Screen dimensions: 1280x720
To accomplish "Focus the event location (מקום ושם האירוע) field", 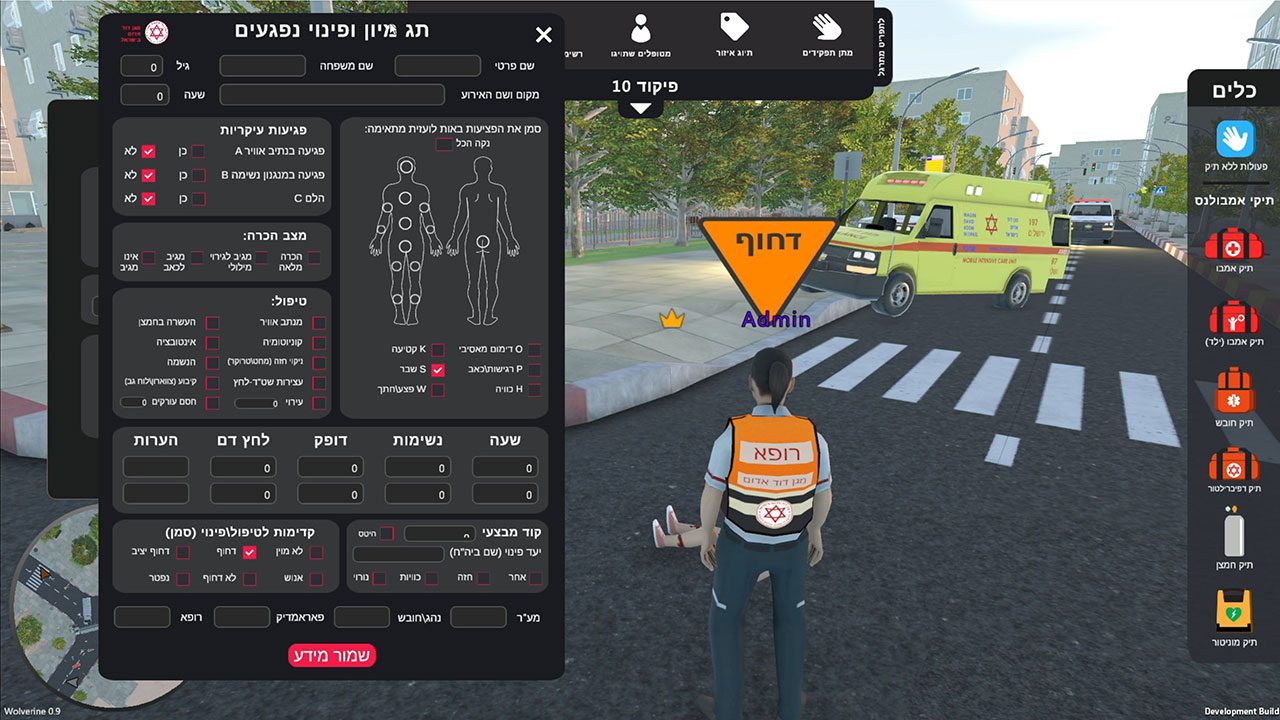I will (332, 96).
